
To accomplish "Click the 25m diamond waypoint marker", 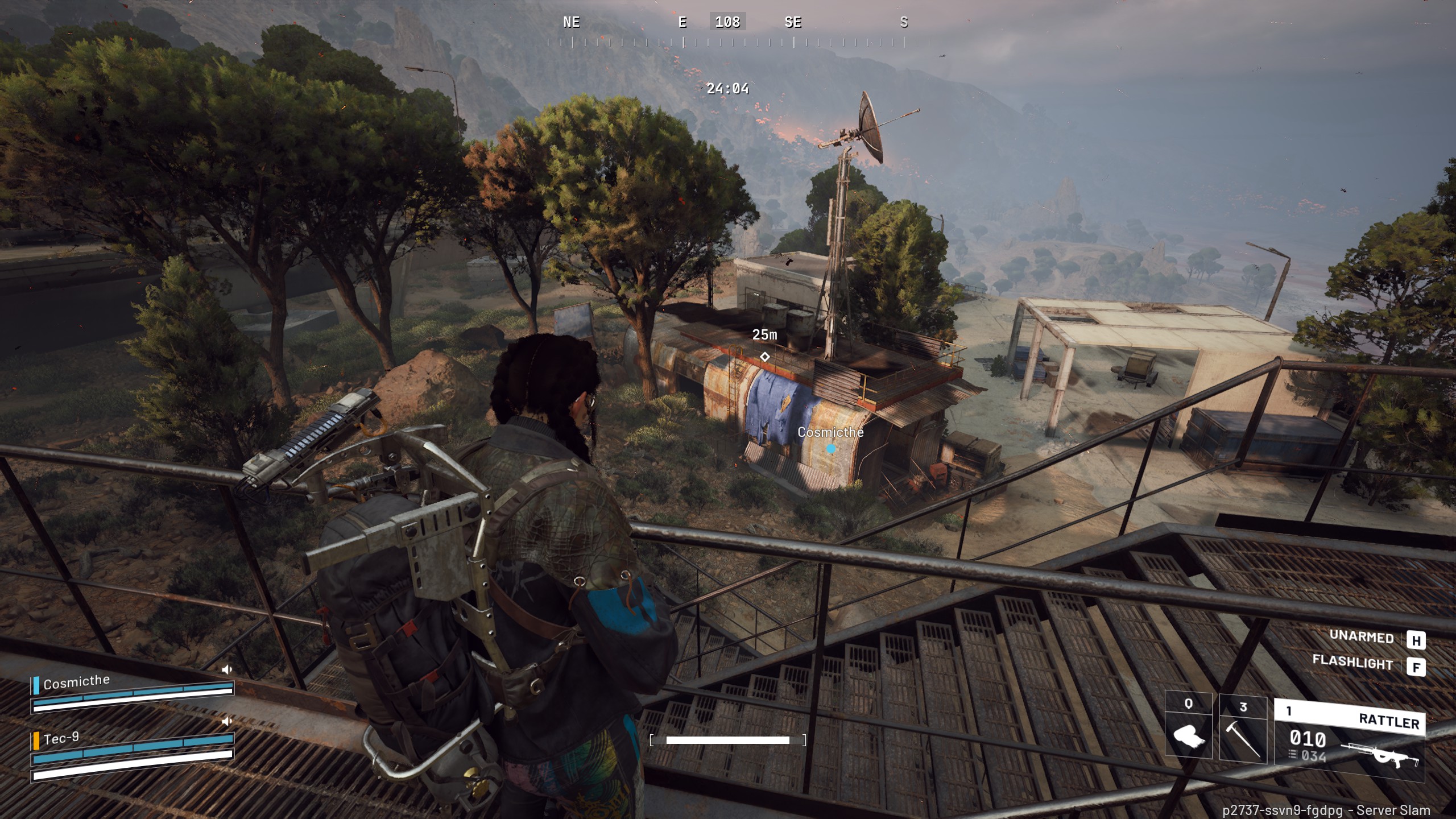I will 765,357.
